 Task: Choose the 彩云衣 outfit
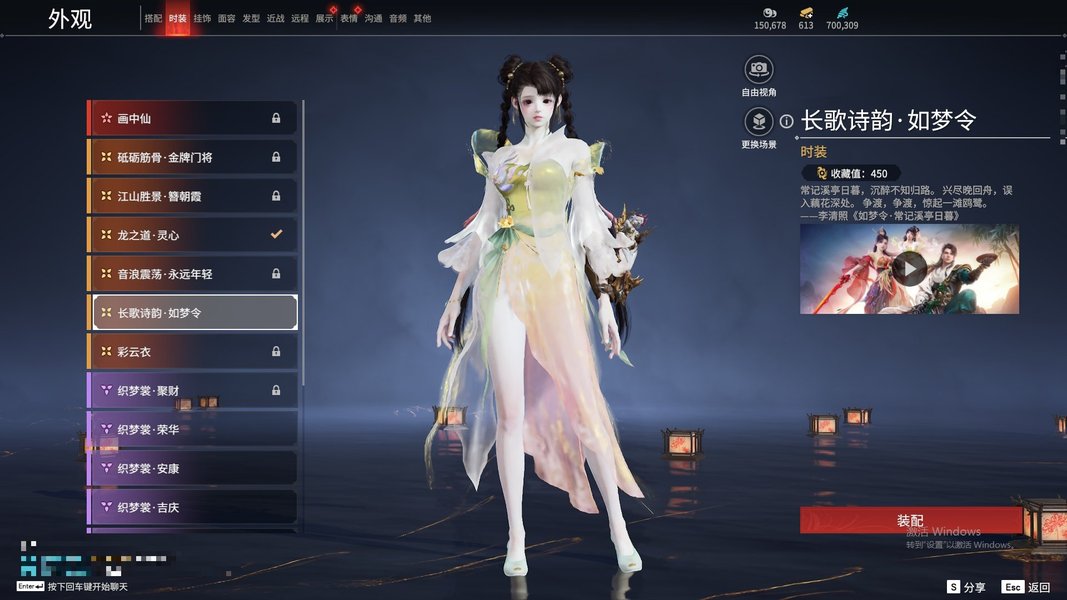coord(192,352)
